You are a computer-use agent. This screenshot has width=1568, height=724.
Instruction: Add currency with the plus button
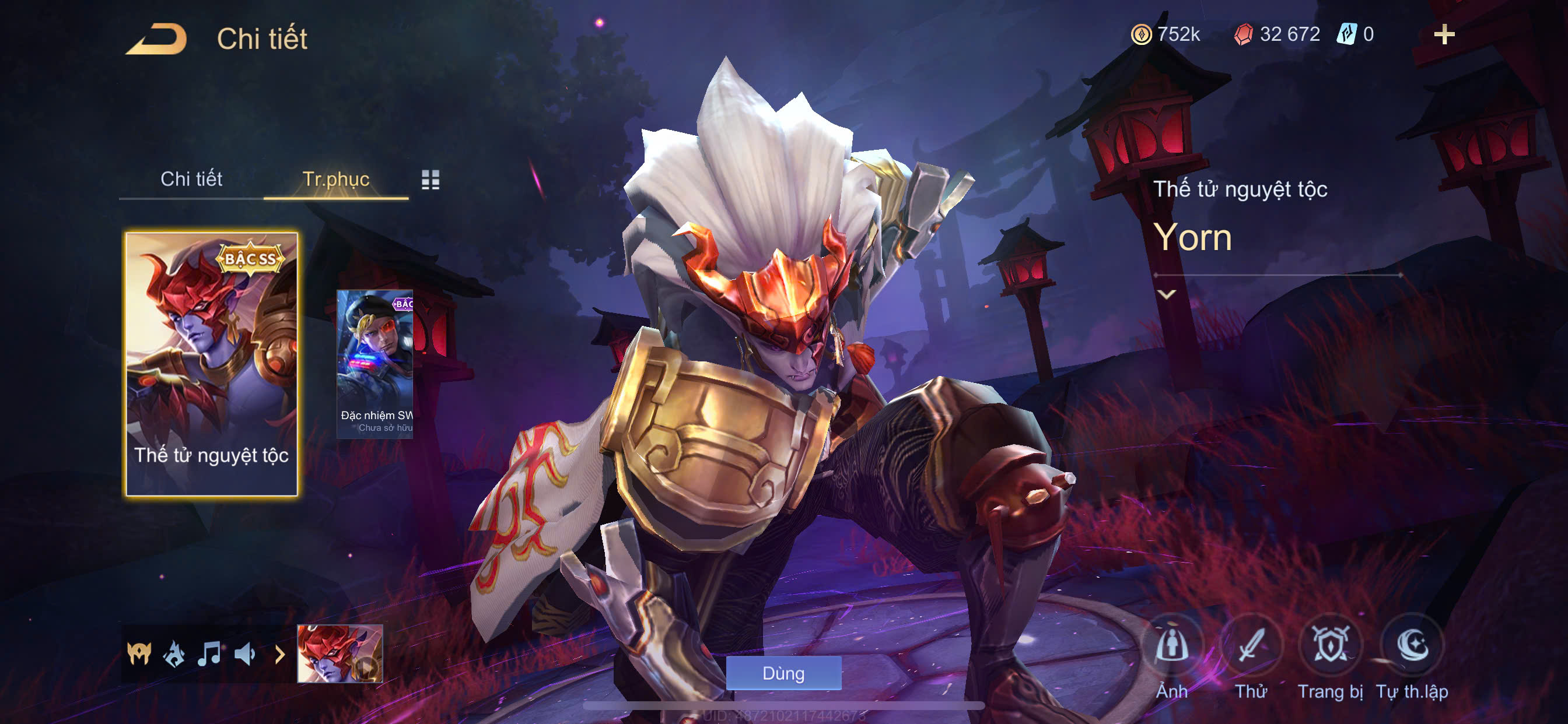(x=1444, y=34)
